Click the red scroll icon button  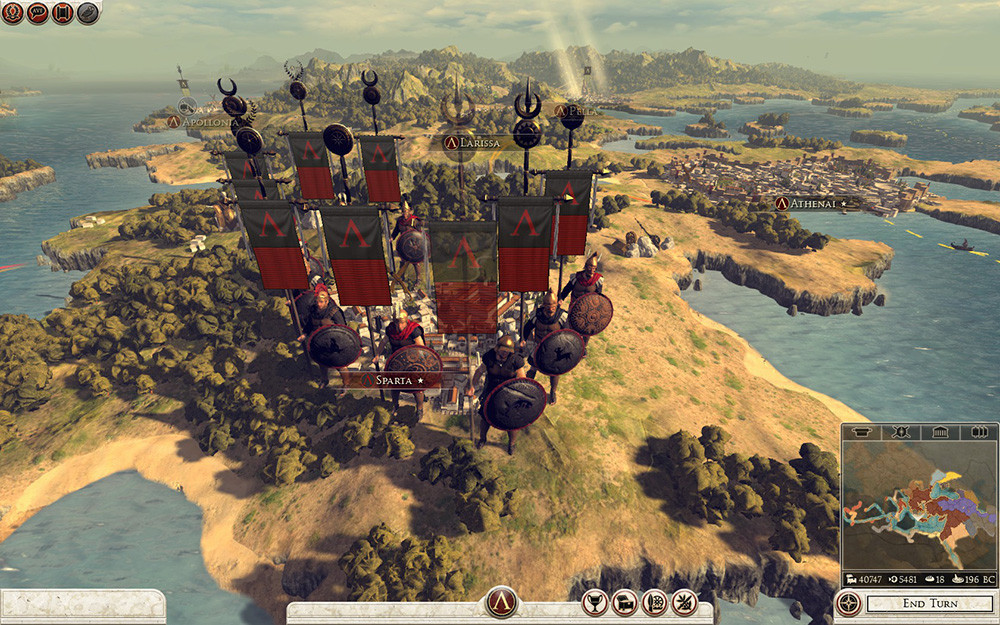point(63,13)
